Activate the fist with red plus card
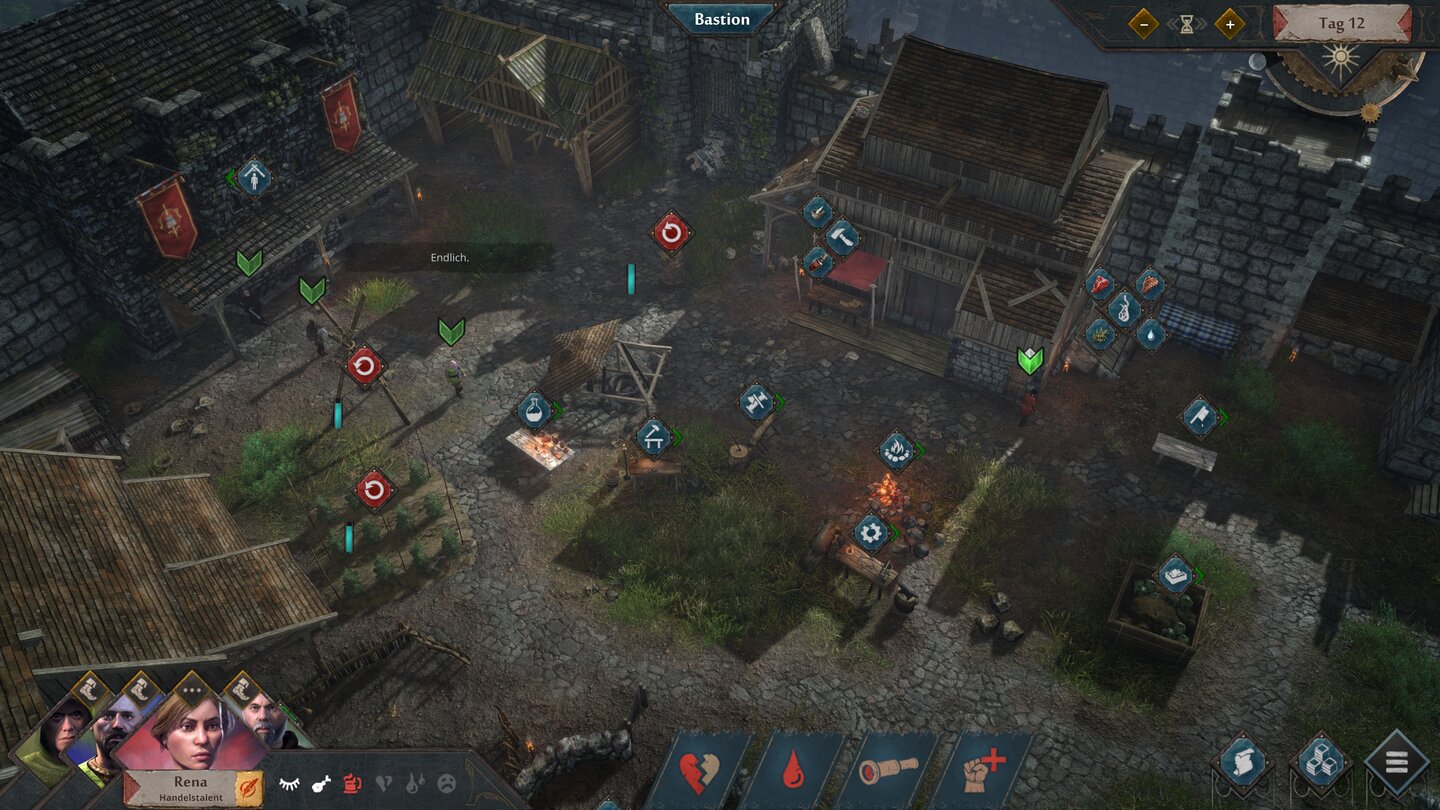This screenshot has width=1440, height=810. pos(981,772)
